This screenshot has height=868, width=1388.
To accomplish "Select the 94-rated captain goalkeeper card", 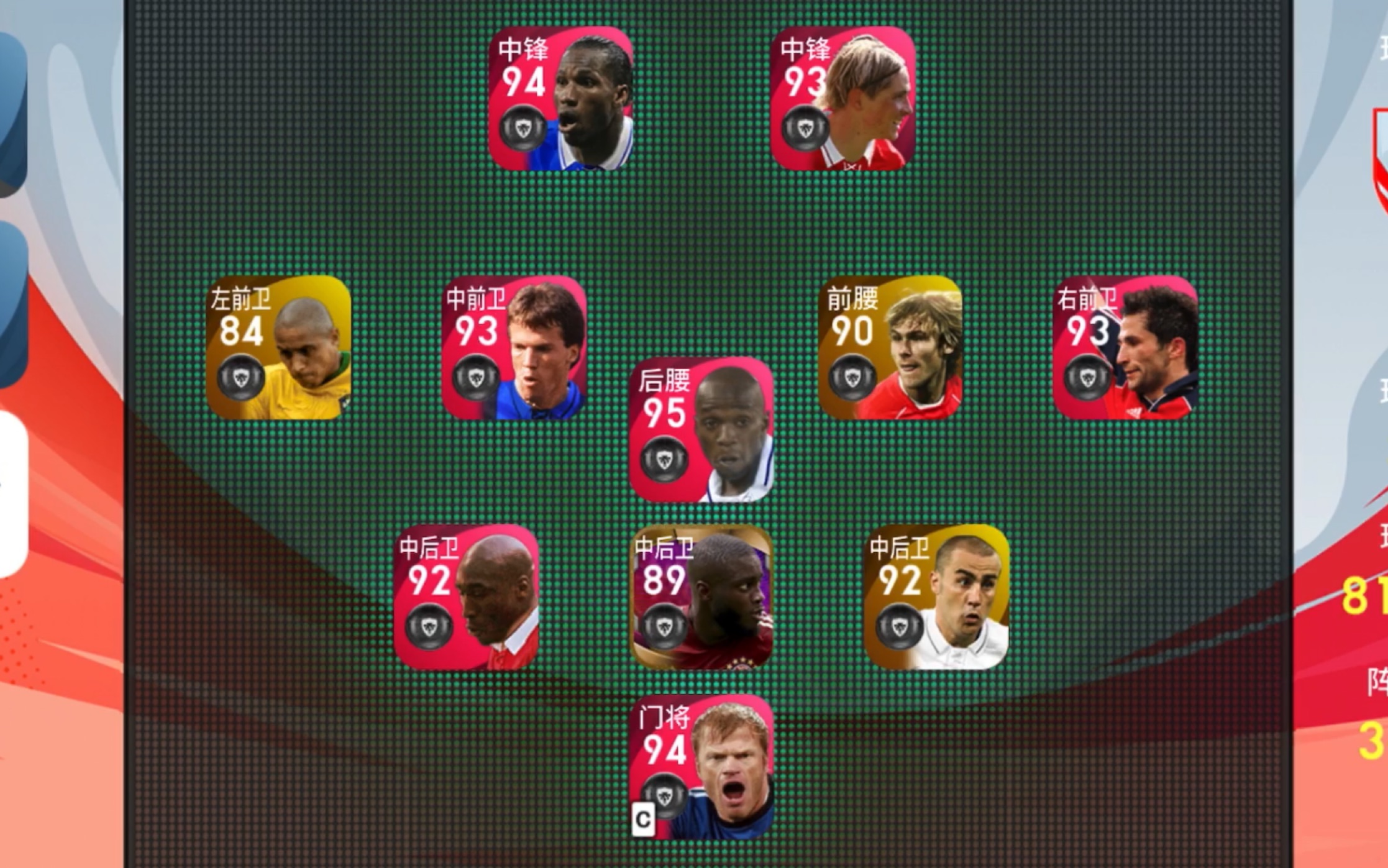I will 701,767.
